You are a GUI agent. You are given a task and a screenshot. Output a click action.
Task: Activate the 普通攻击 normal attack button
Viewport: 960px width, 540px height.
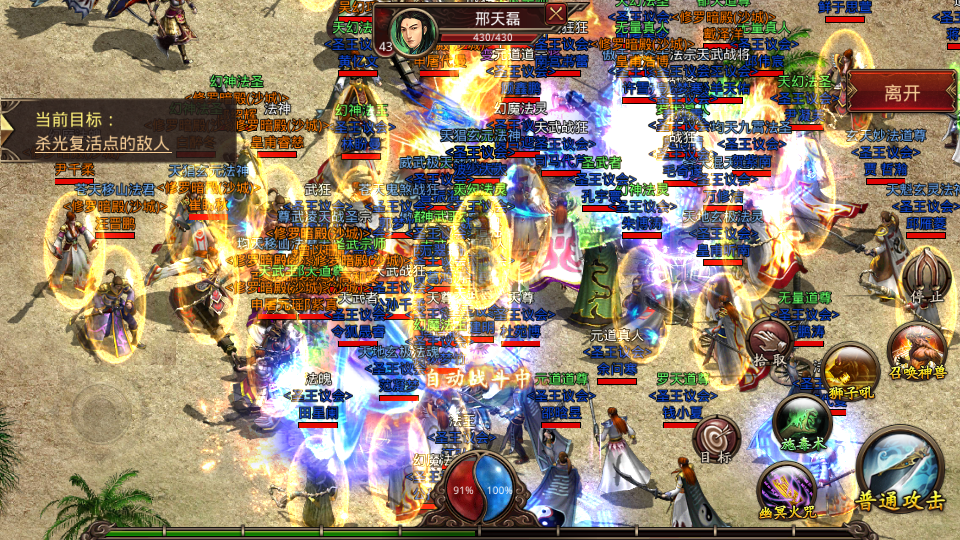click(901, 475)
